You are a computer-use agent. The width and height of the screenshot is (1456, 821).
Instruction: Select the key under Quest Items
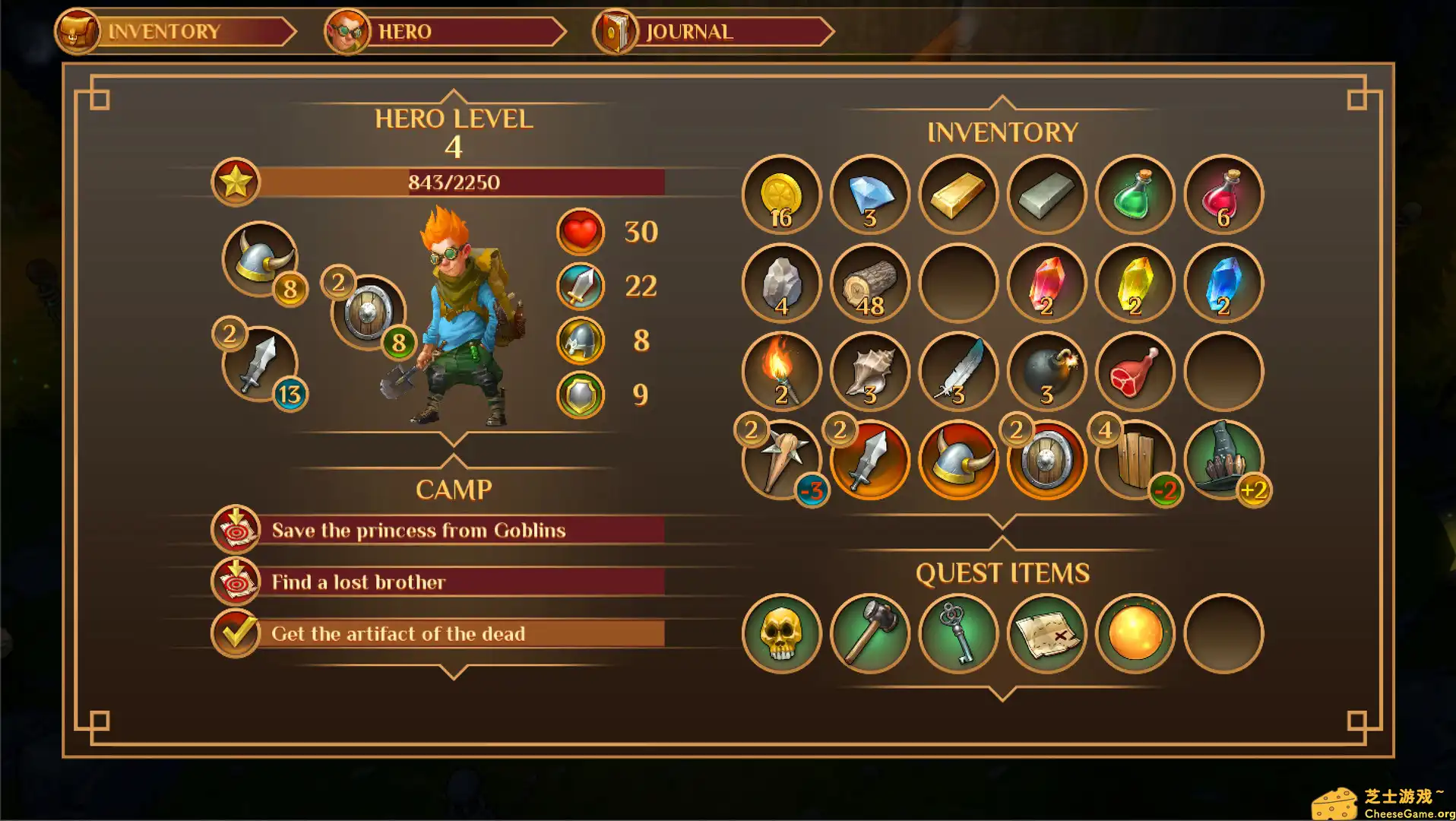[x=957, y=634]
